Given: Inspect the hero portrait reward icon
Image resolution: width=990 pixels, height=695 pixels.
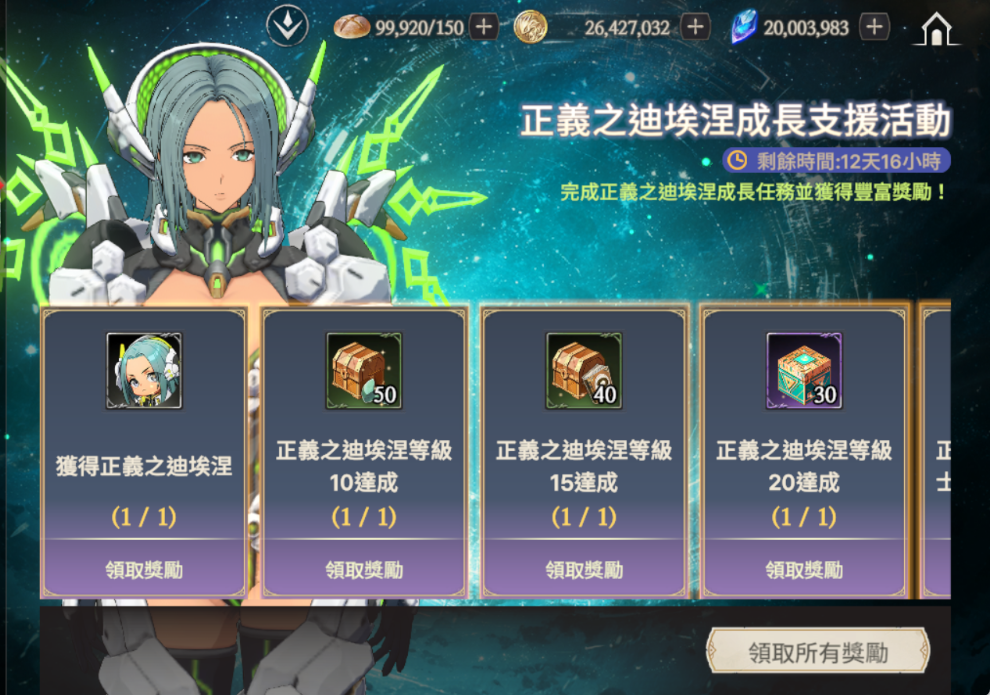Looking at the screenshot, I should (144, 371).
